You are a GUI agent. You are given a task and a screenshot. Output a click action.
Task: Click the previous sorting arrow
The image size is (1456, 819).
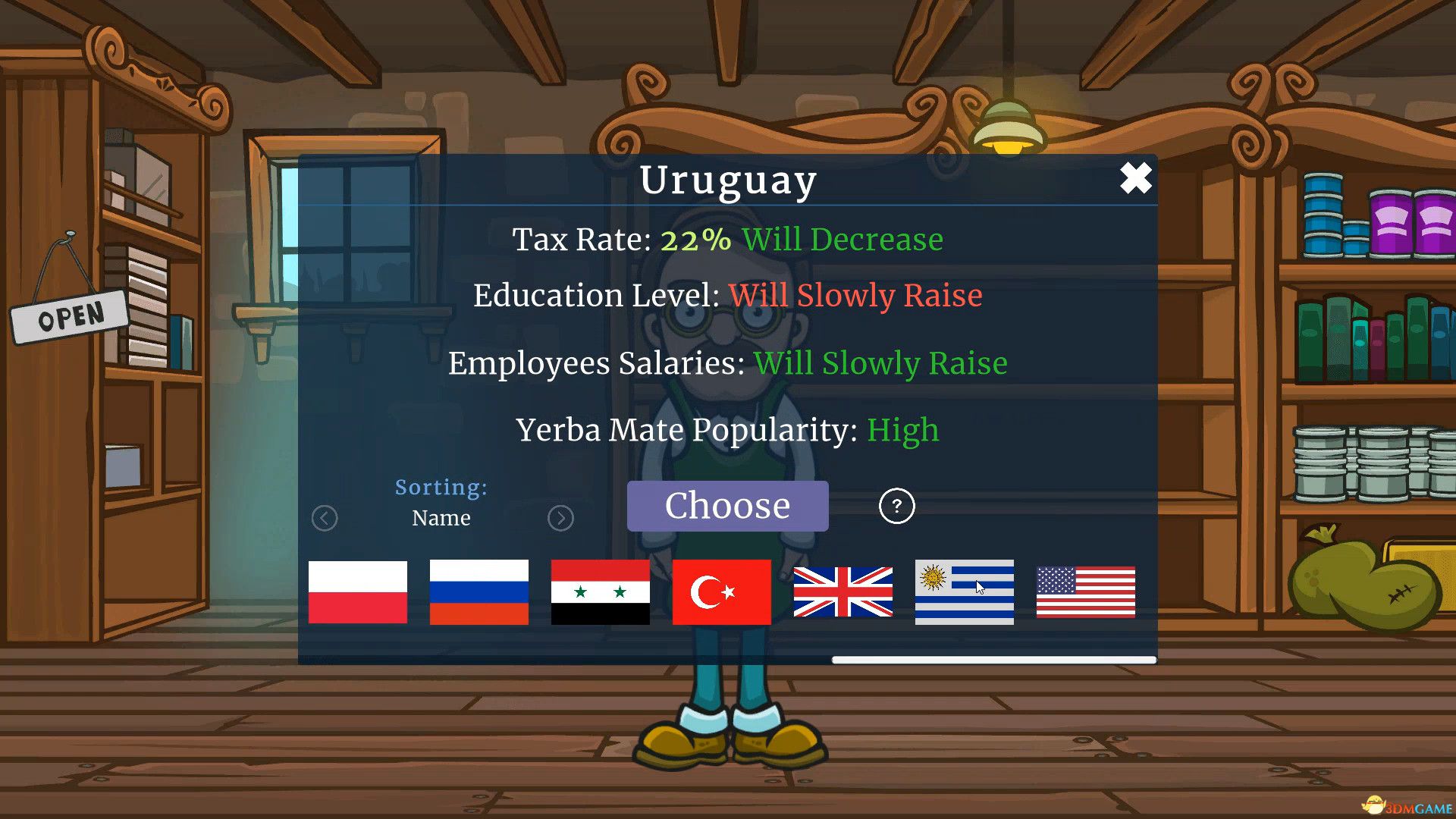click(325, 518)
